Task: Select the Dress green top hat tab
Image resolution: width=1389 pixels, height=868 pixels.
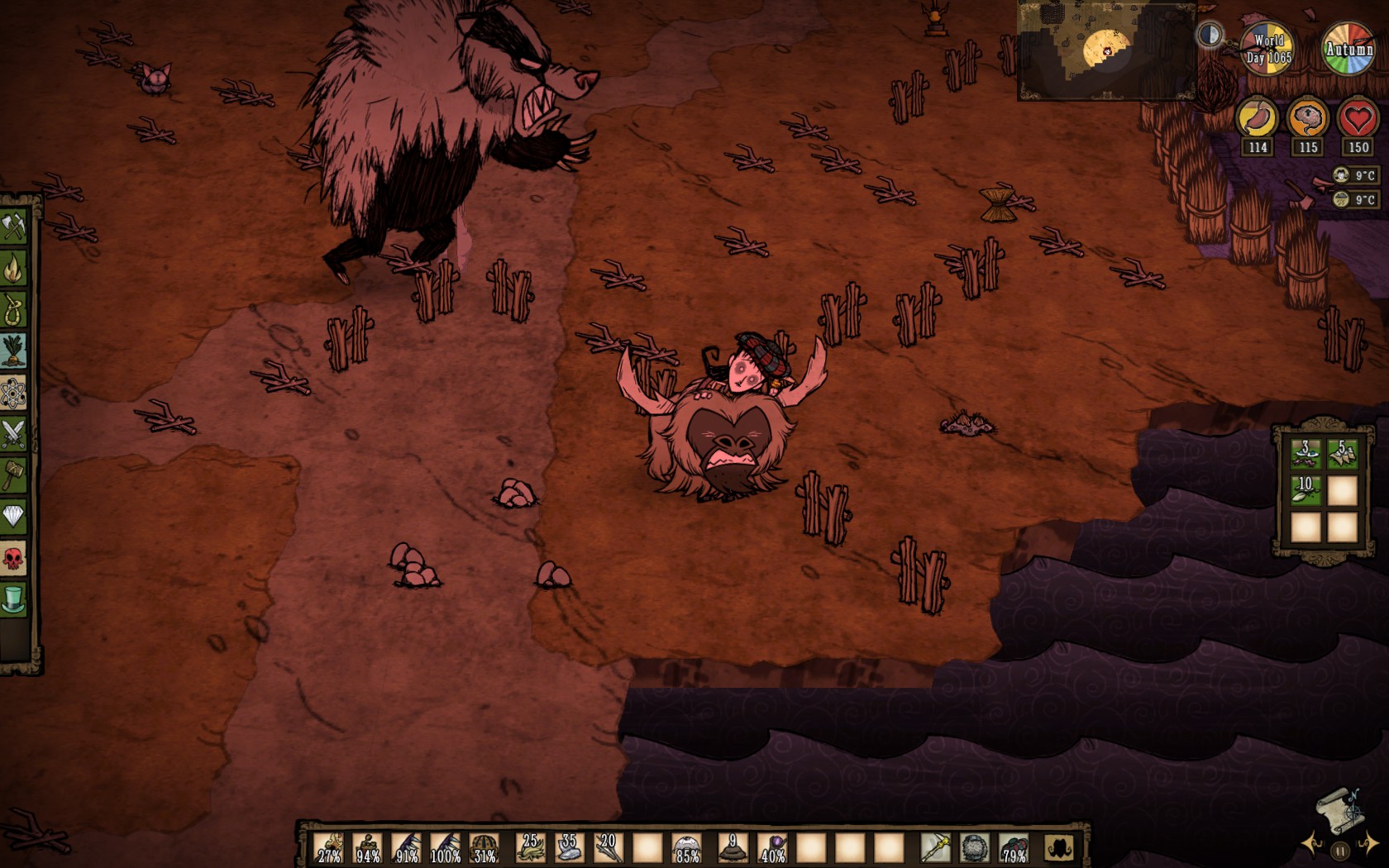Action: [x=14, y=599]
